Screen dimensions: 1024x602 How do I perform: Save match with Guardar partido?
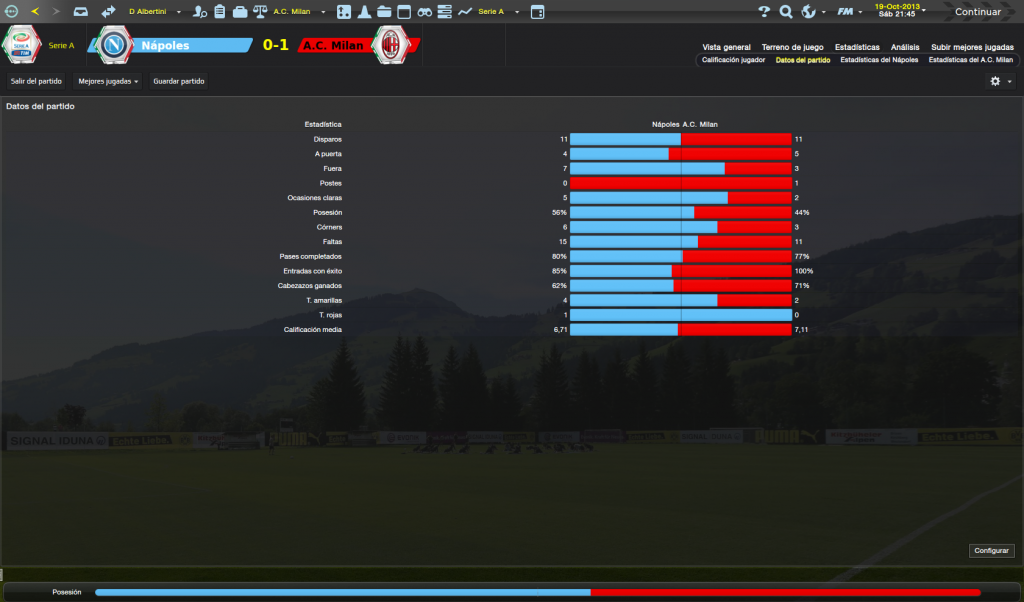(x=178, y=81)
